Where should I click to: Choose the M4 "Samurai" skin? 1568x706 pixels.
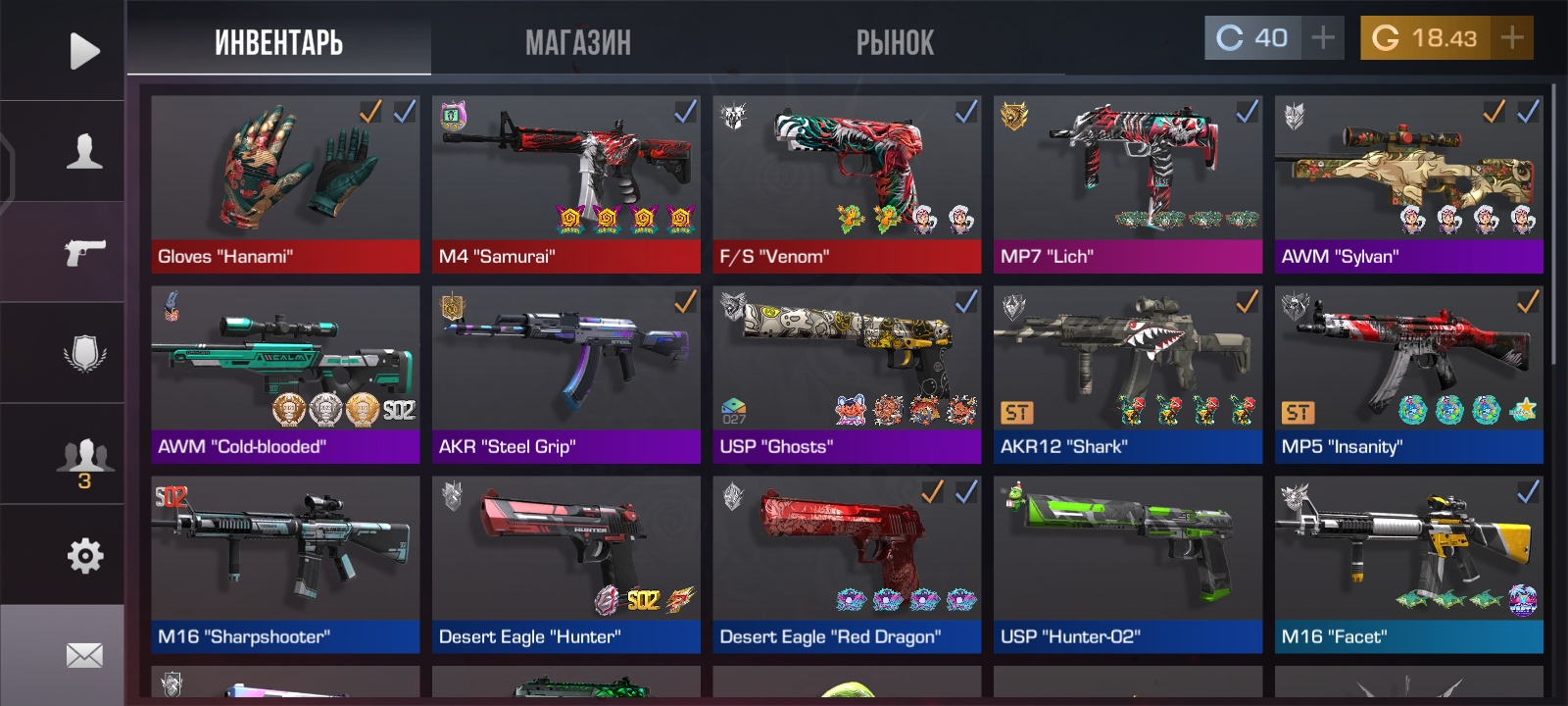(x=566, y=183)
